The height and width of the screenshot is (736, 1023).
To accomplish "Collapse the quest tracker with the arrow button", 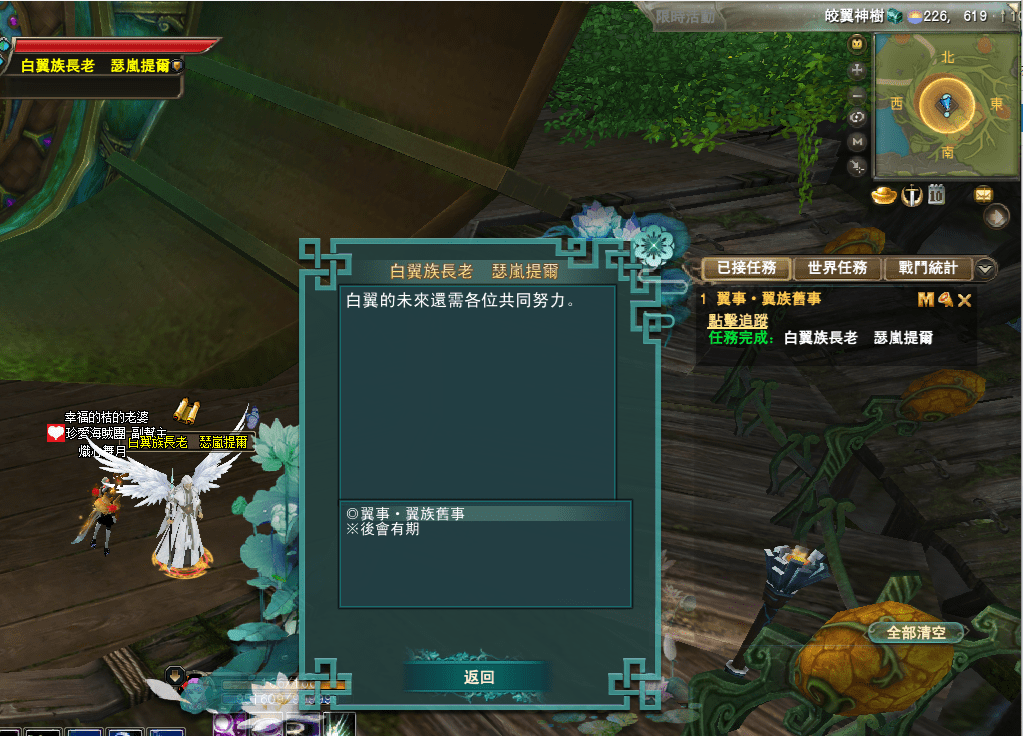I will click(986, 268).
